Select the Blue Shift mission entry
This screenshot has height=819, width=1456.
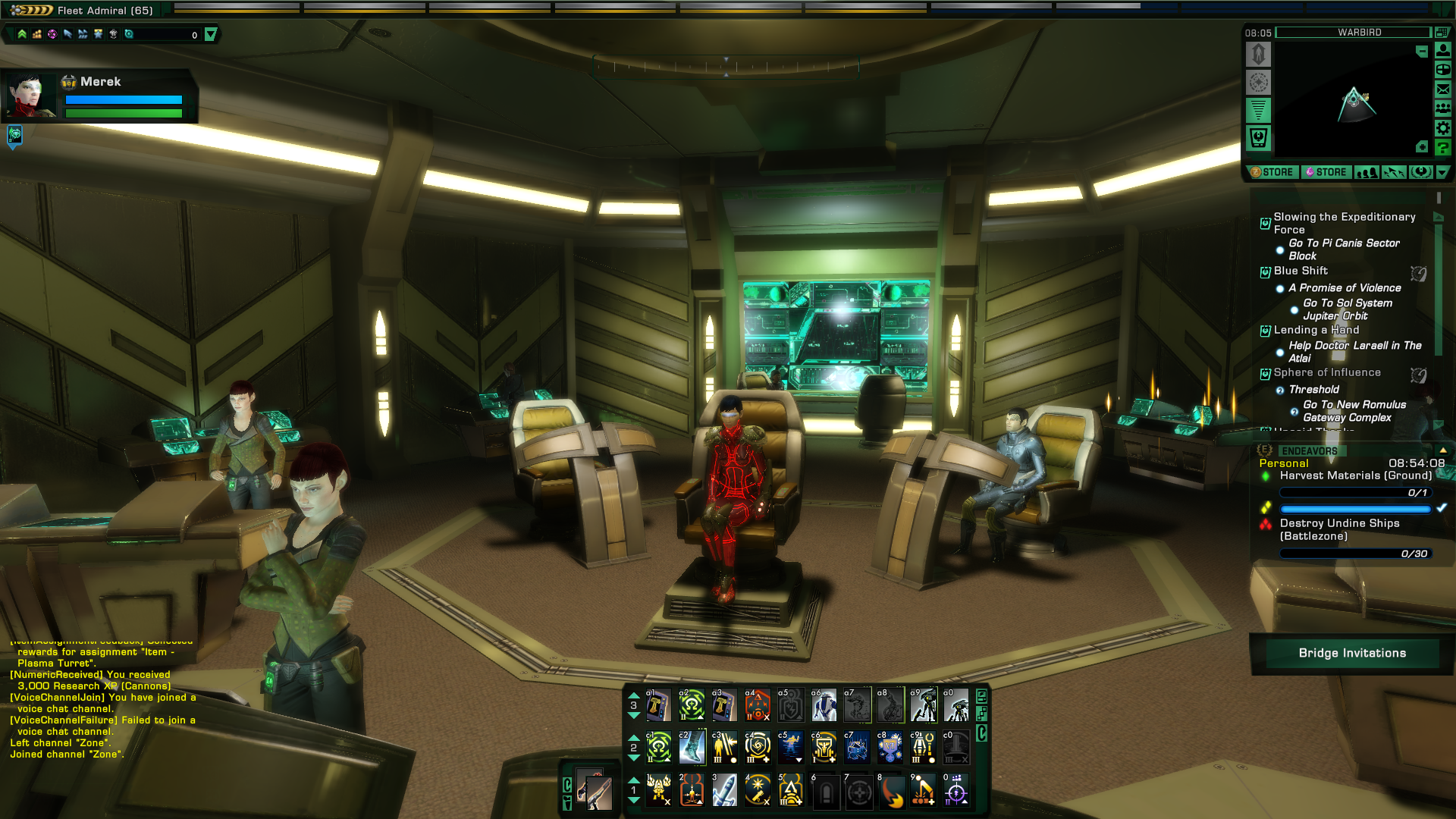[x=1301, y=271]
